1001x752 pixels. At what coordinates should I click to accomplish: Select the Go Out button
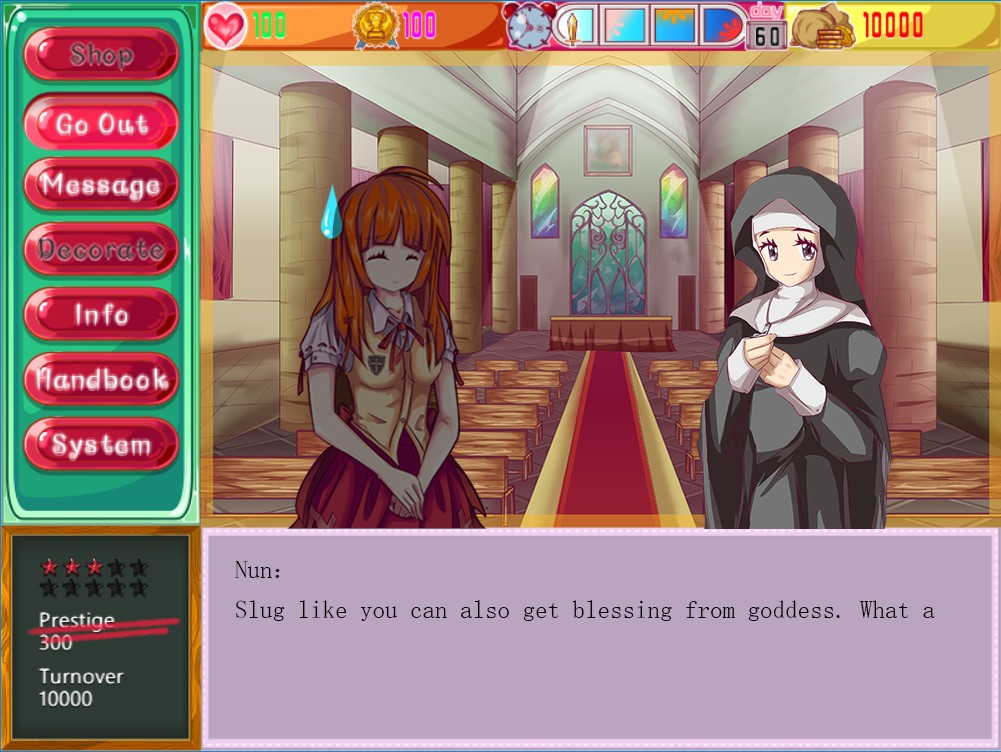click(100, 124)
